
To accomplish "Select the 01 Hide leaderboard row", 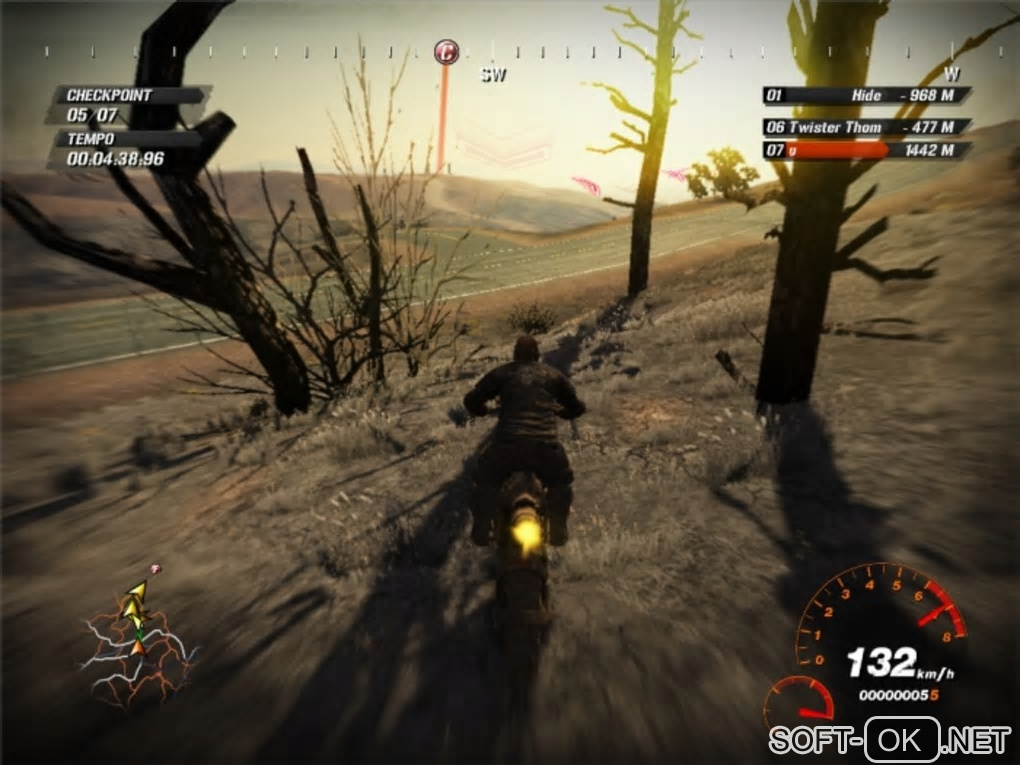I will [x=866, y=96].
